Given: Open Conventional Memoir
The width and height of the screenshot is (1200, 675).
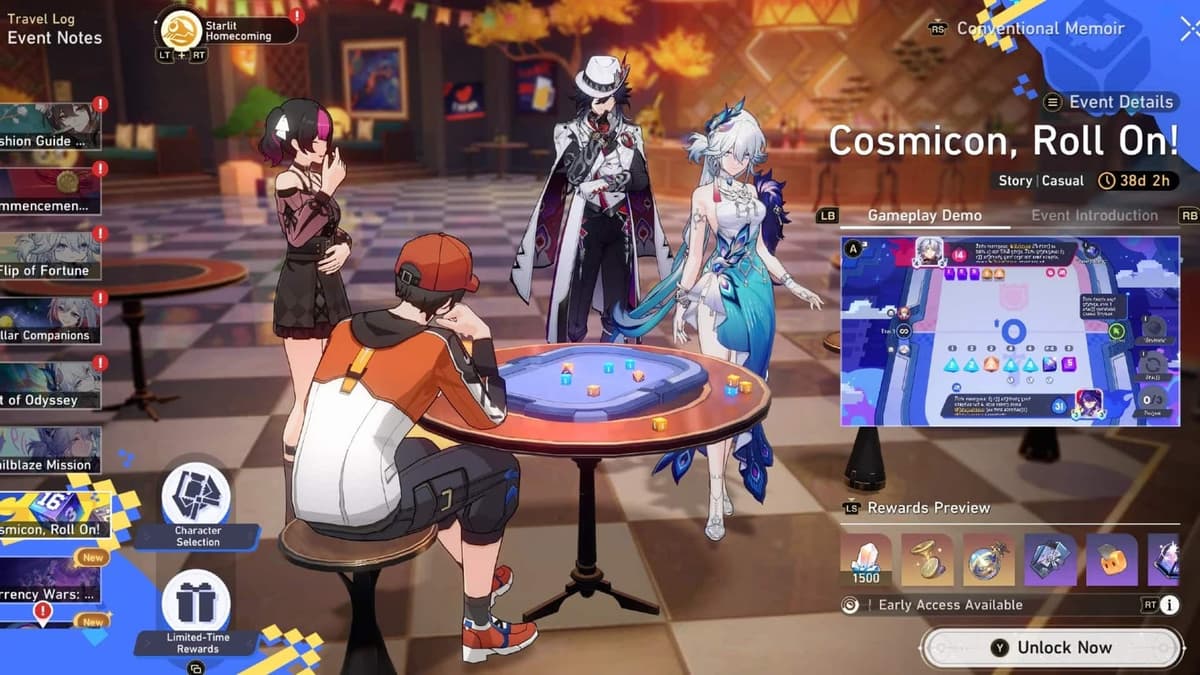Looking at the screenshot, I should pyautogui.click(x=1040, y=29).
